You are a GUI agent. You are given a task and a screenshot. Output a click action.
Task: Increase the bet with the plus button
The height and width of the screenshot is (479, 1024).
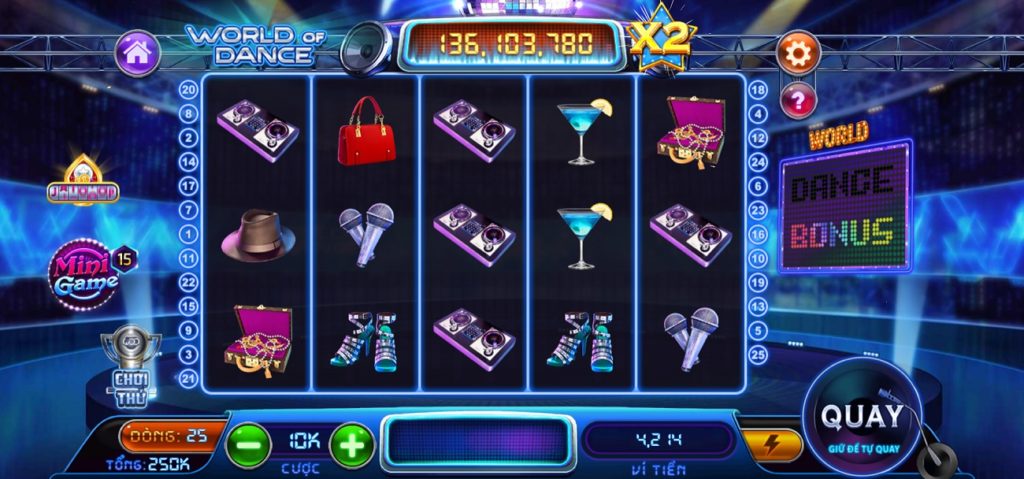(x=352, y=444)
